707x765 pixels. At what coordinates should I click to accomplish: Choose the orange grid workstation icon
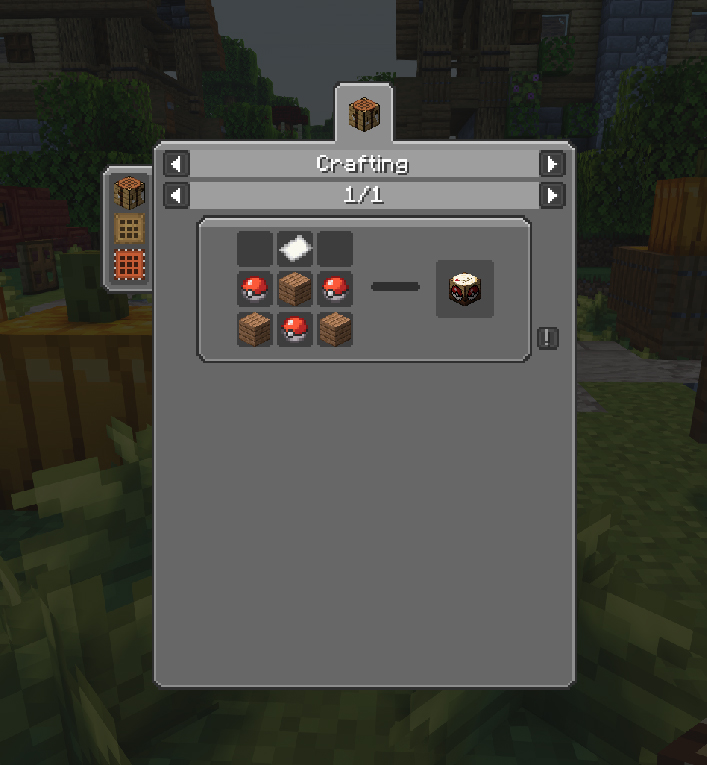129,266
